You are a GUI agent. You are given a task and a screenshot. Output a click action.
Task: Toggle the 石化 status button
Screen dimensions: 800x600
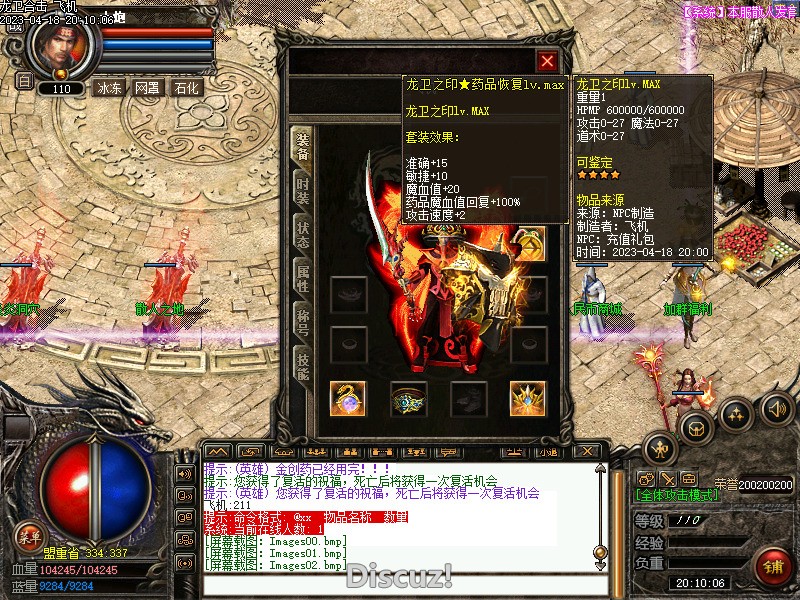pos(186,88)
